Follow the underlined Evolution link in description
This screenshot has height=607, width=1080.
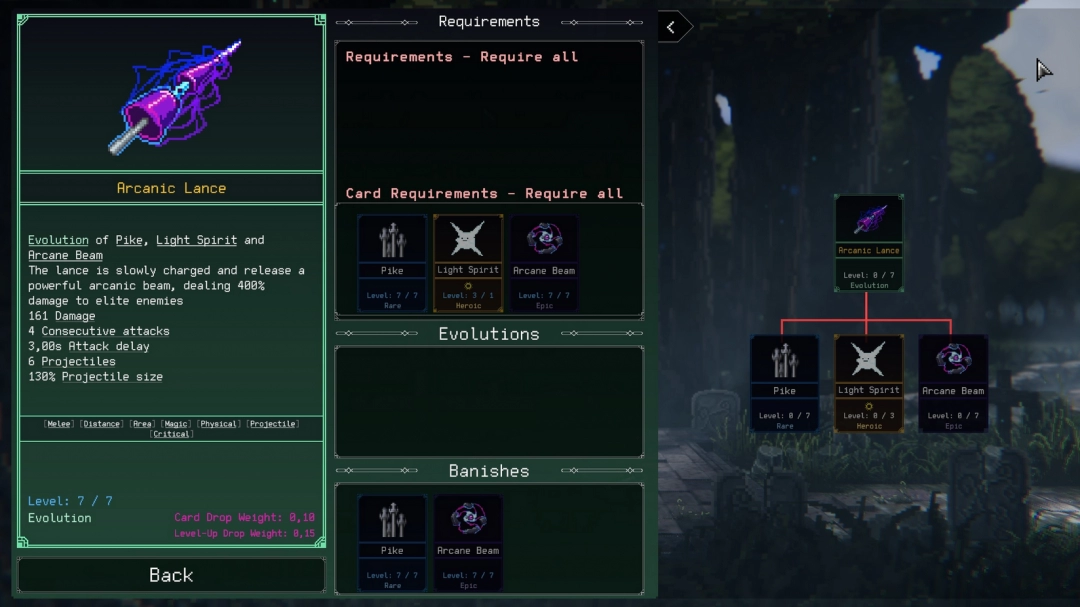pyautogui.click(x=58, y=240)
